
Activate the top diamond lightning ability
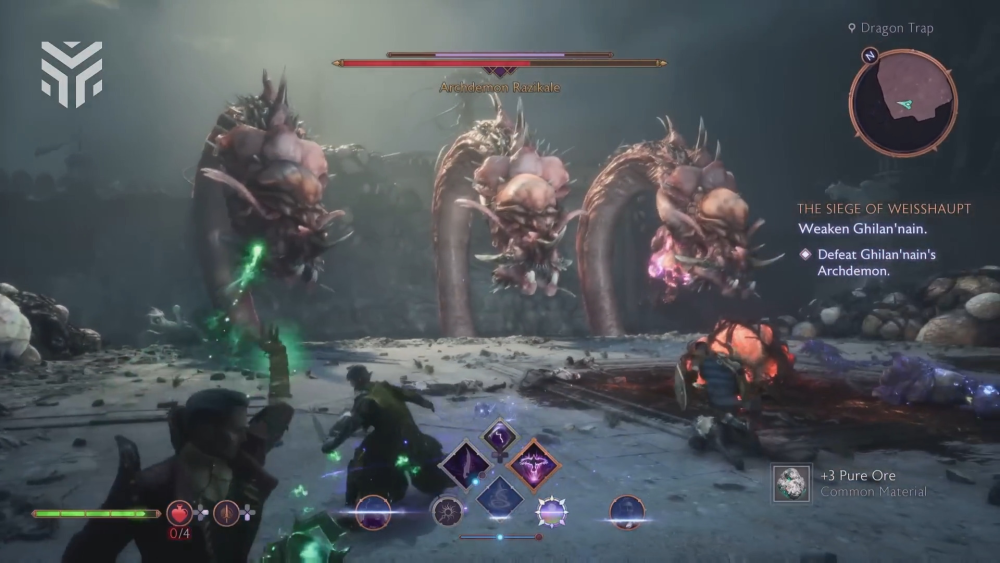tap(499, 435)
